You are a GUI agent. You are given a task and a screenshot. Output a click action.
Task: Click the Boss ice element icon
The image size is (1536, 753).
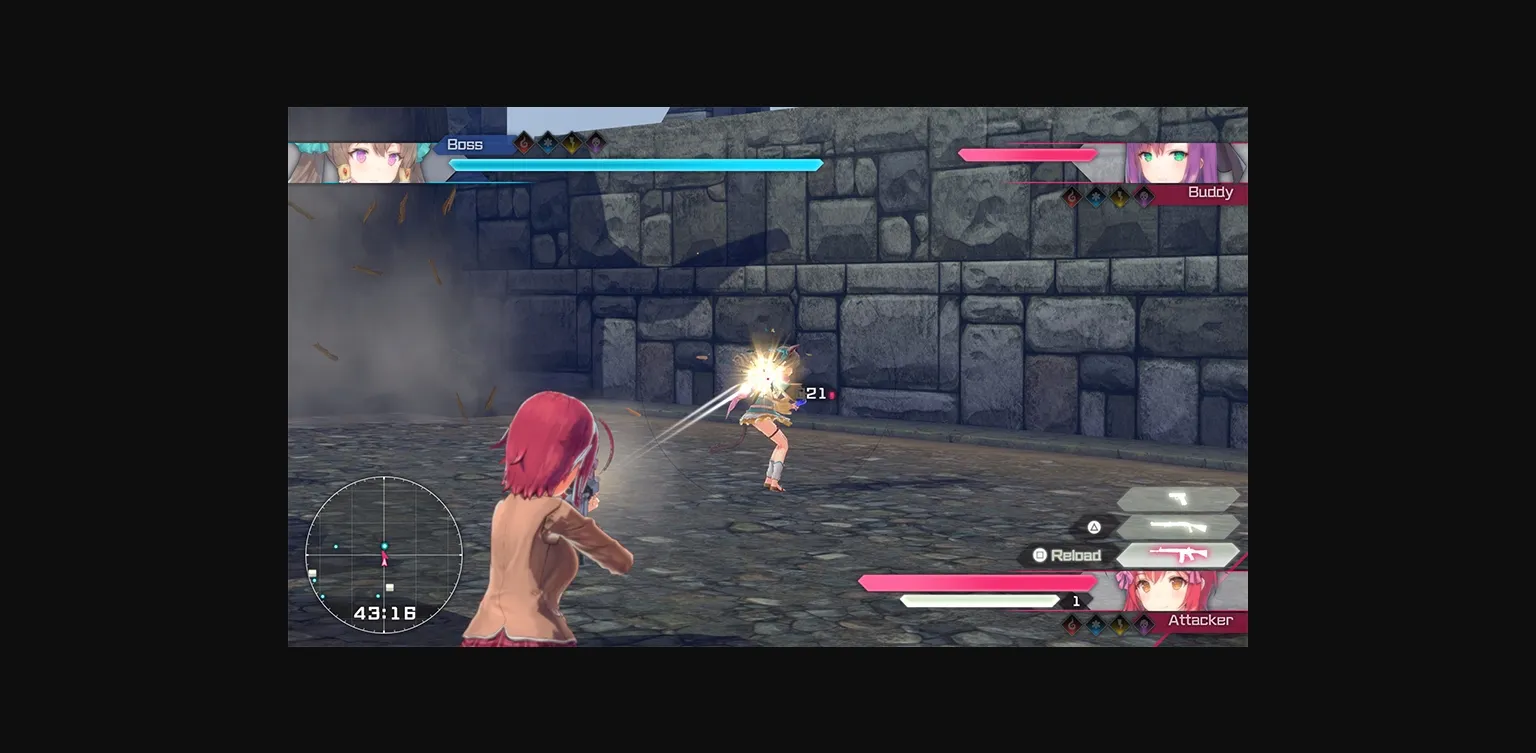click(x=547, y=142)
